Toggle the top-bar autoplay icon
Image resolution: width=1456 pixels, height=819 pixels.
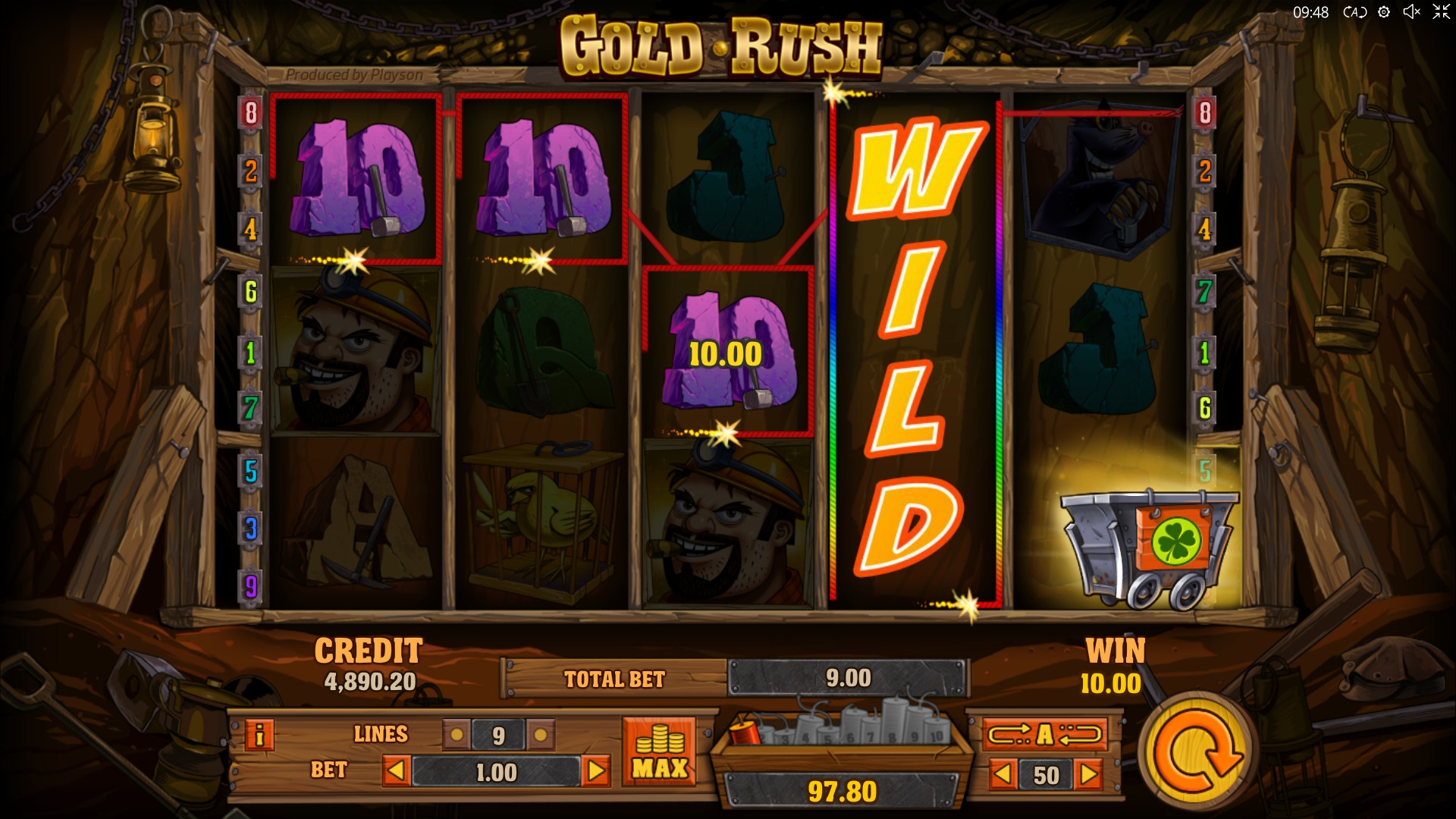point(1354,12)
